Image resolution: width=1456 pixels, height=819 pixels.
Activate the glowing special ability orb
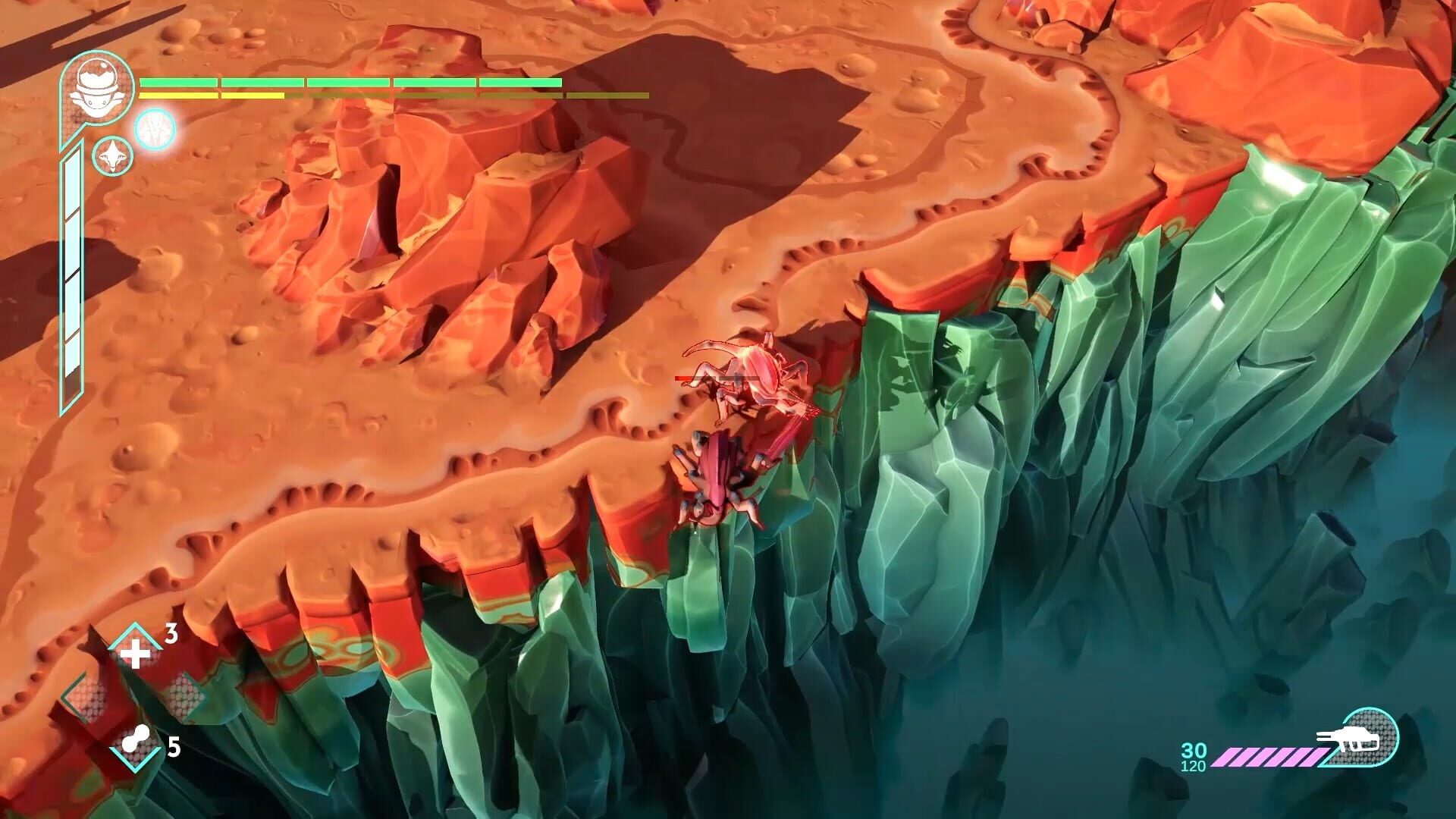(155, 131)
